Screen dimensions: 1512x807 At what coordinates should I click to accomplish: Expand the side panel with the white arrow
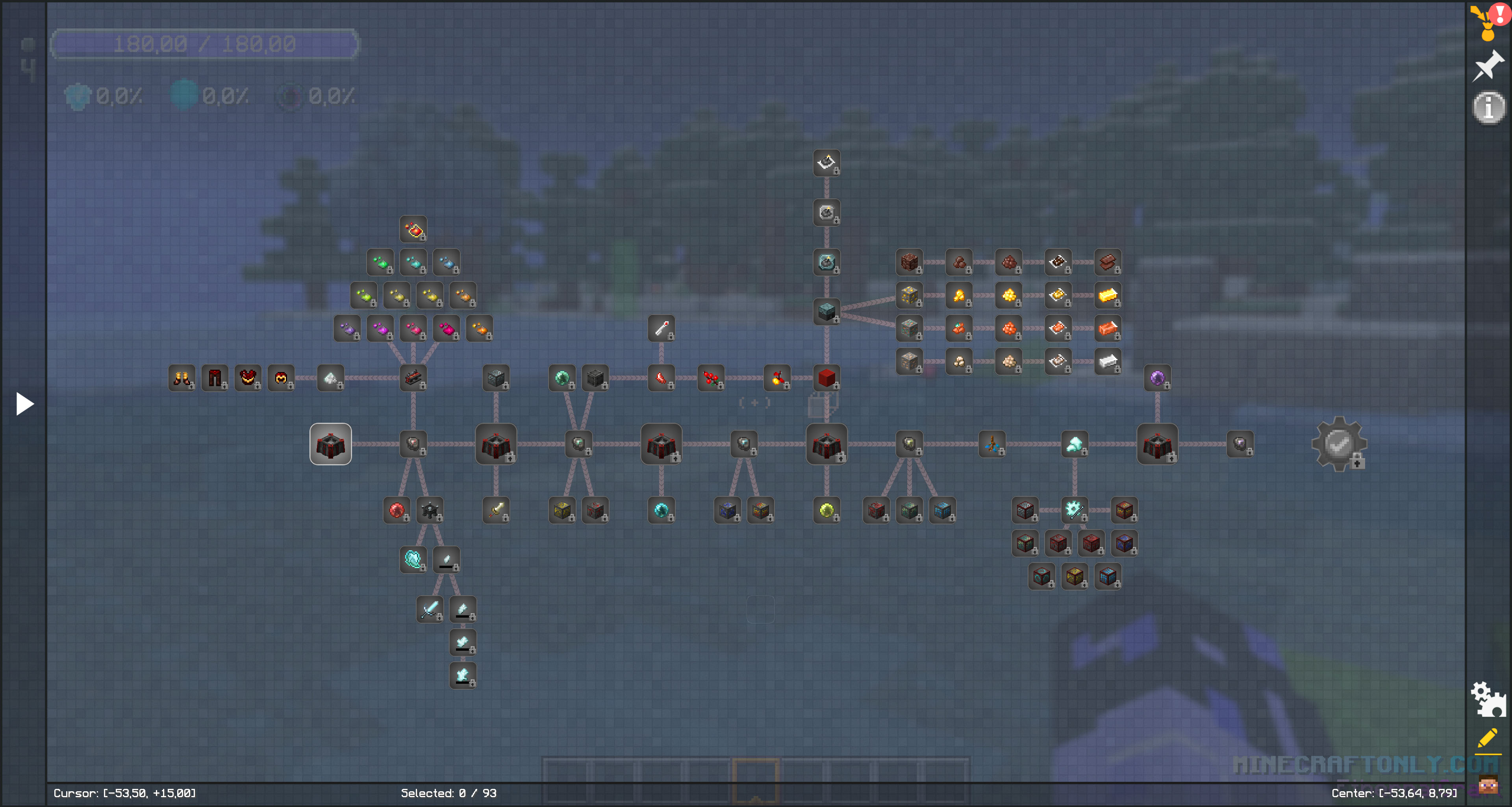coord(24,404)
